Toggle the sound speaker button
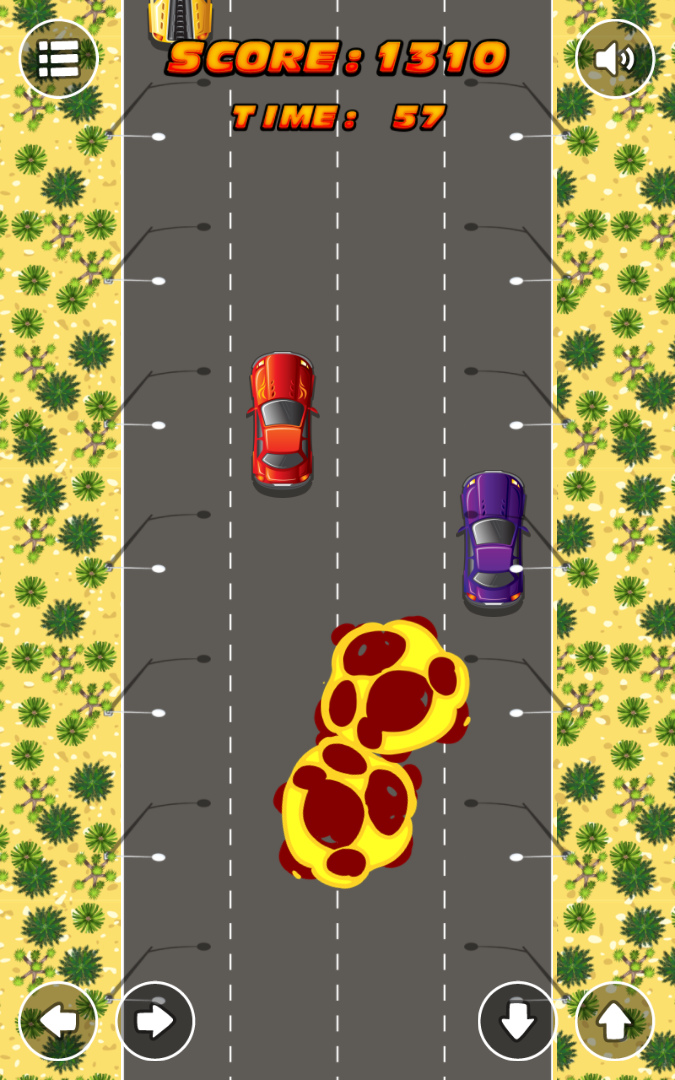 tap(614, 59)
